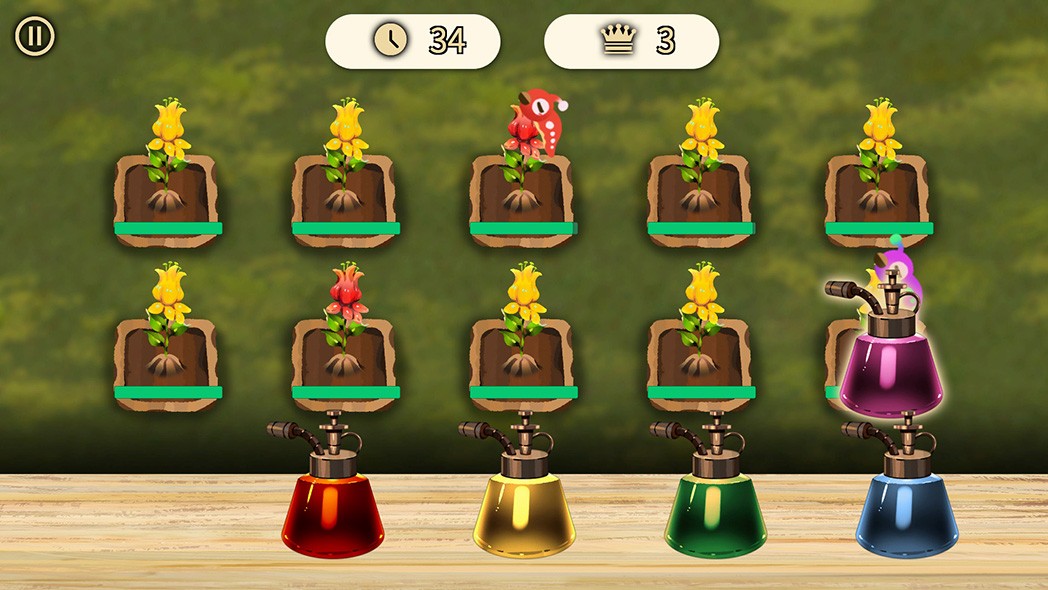This screenshot has height=590, width=1048.
Task: Pause the game with the pause button
Action: point(34,37)
